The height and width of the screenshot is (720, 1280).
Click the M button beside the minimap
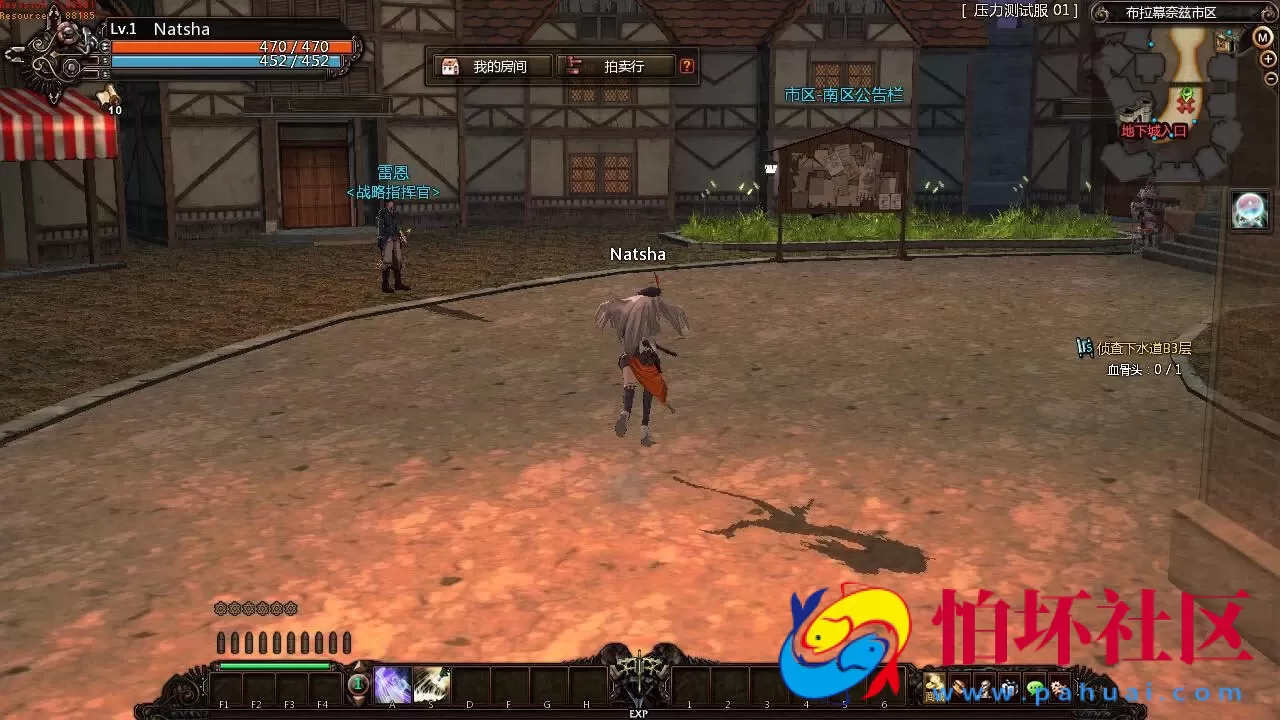pyautogui.click(x=1262, y=37)
